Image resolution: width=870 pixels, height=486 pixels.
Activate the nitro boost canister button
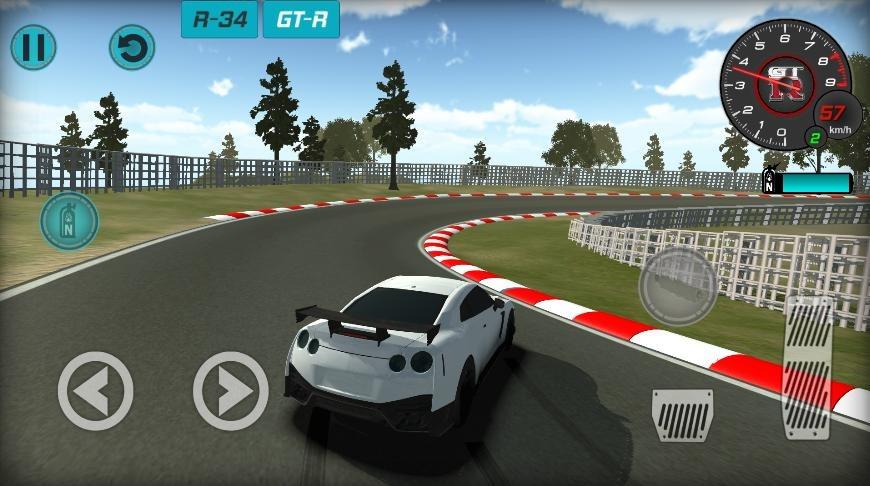click(x=70, y=221)
